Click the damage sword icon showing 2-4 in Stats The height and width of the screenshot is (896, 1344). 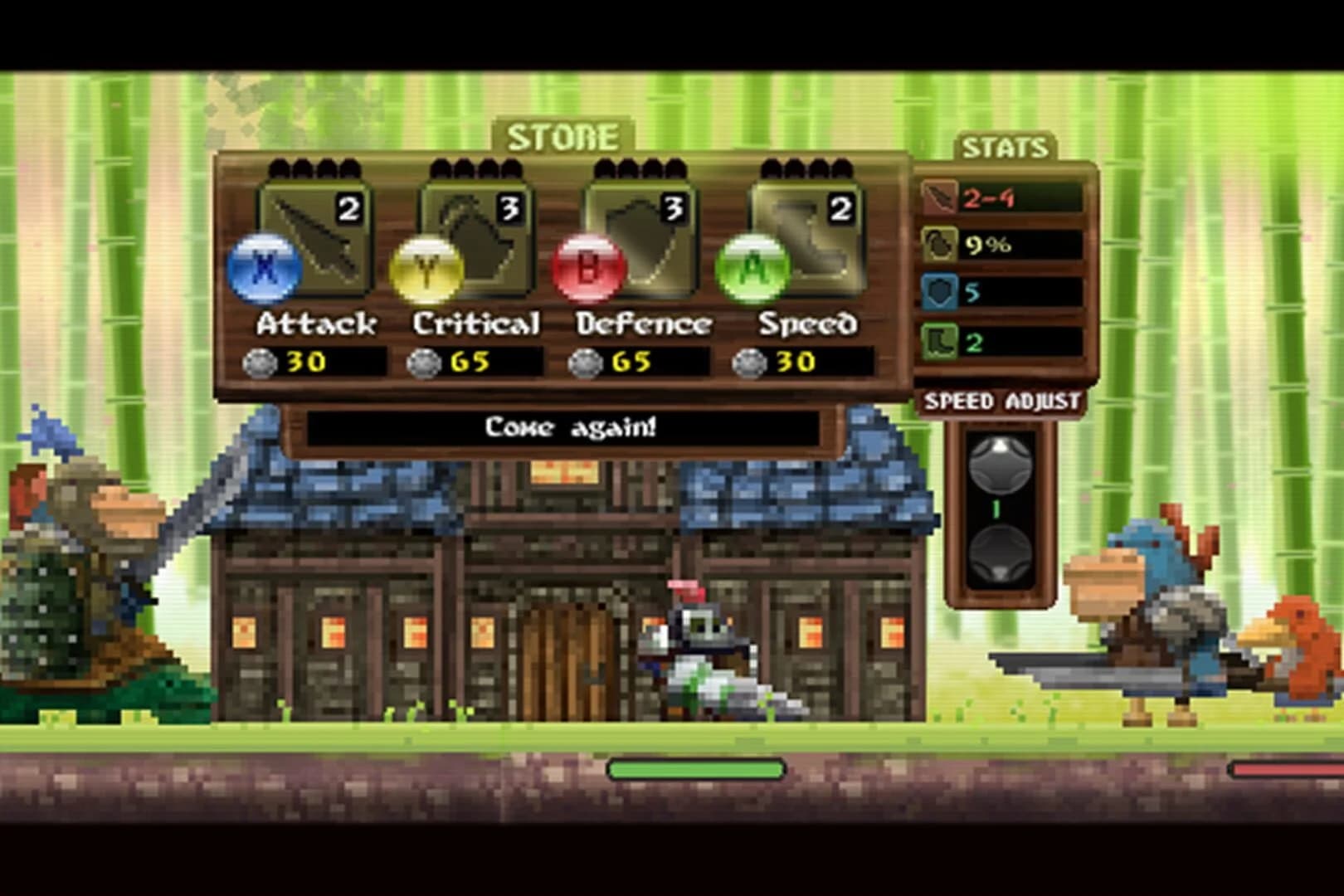pyautogui.click(x=942, y=197)
